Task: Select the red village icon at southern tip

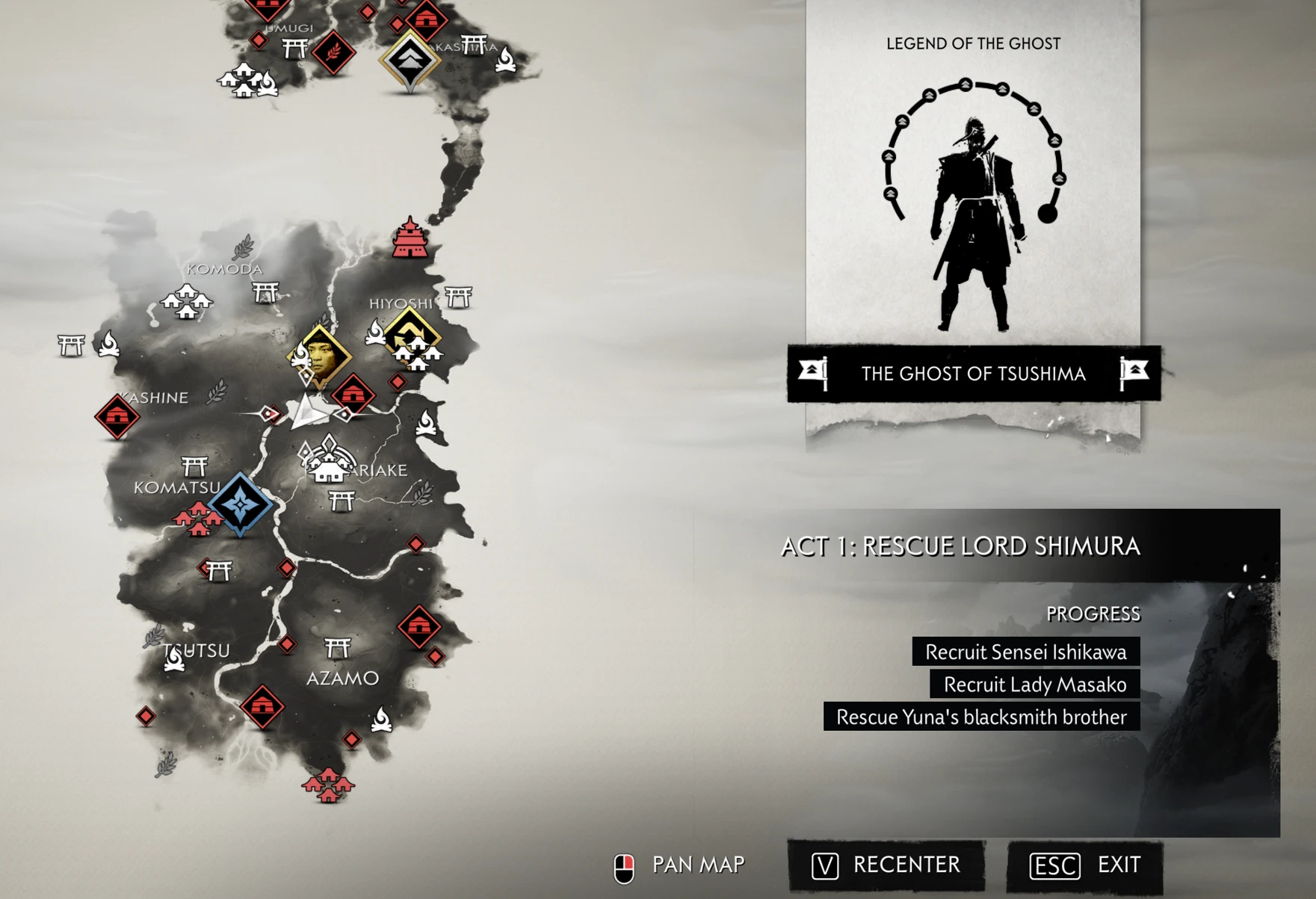Action: pos(328,785)
